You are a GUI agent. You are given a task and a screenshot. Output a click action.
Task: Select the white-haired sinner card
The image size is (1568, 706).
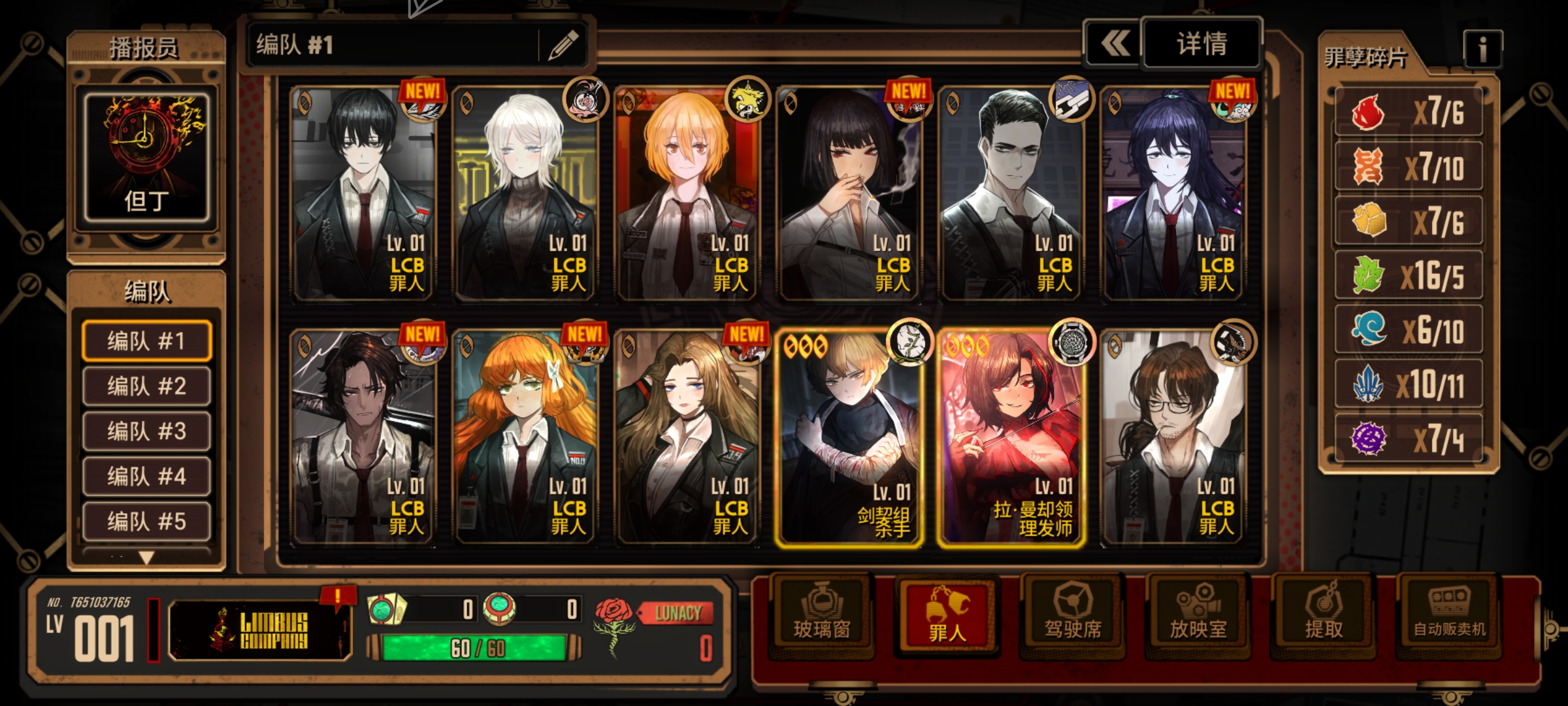524,195
